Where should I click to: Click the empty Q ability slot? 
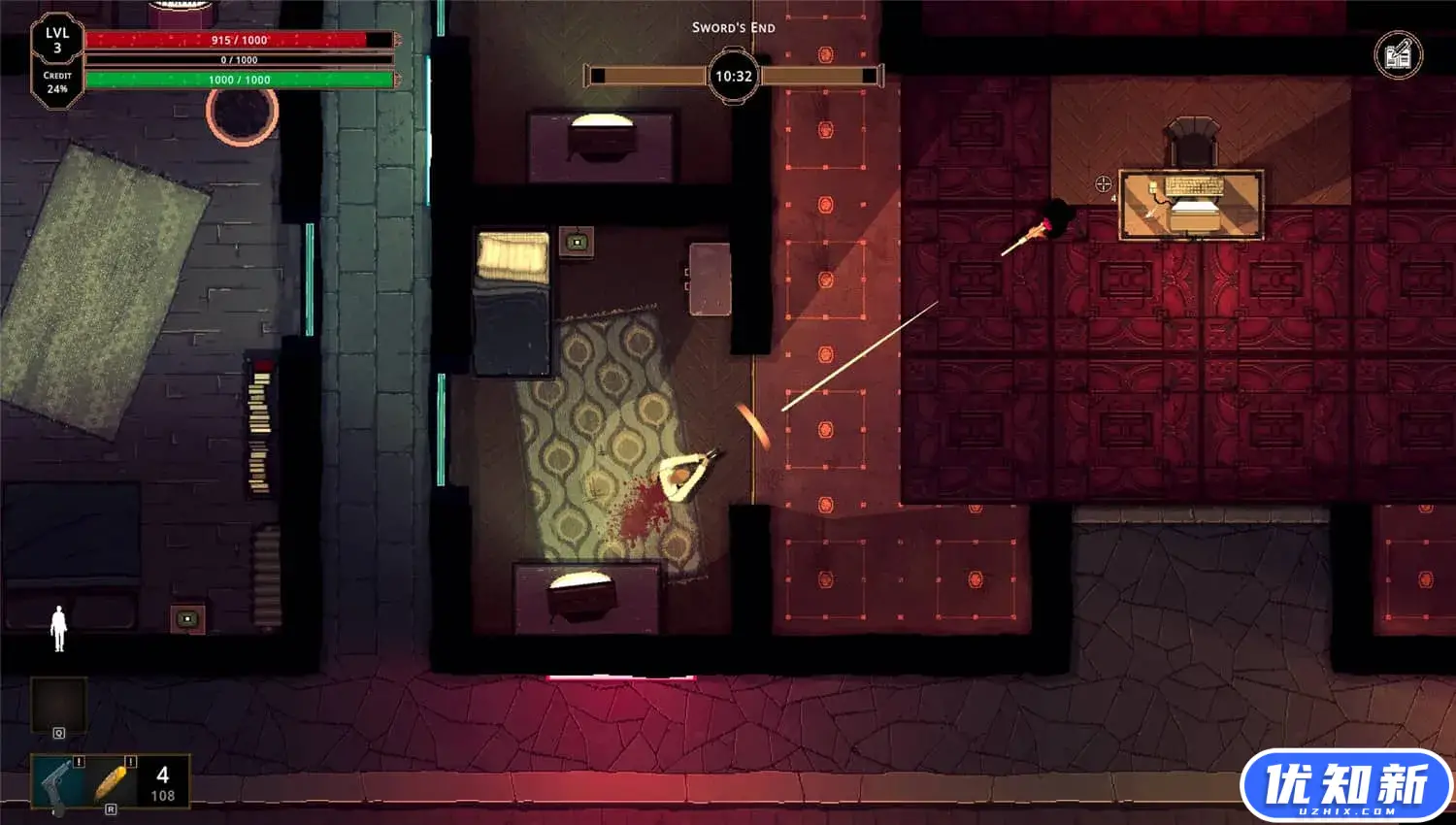coord(59,705)
